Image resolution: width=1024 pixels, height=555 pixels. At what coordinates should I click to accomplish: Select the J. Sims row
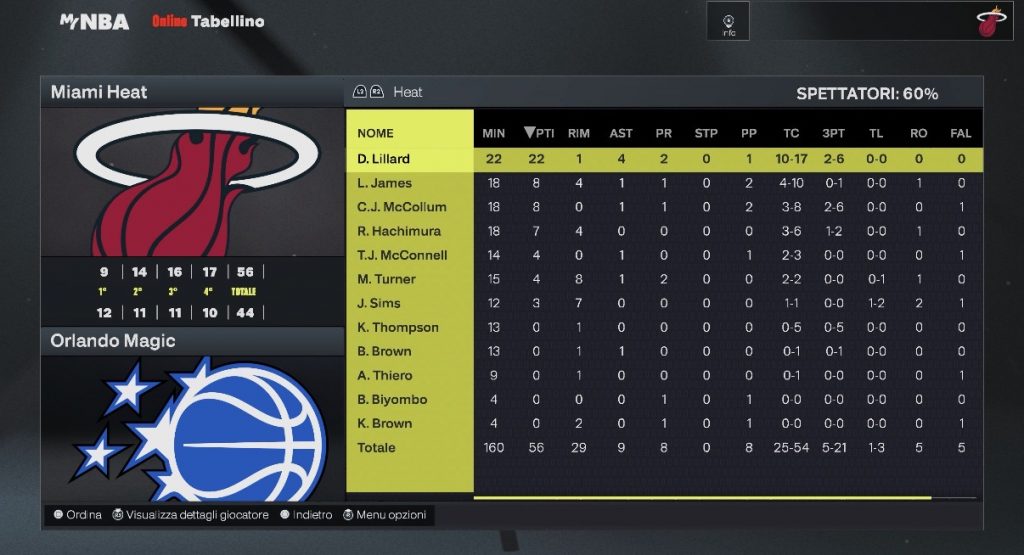click(379, 303)
